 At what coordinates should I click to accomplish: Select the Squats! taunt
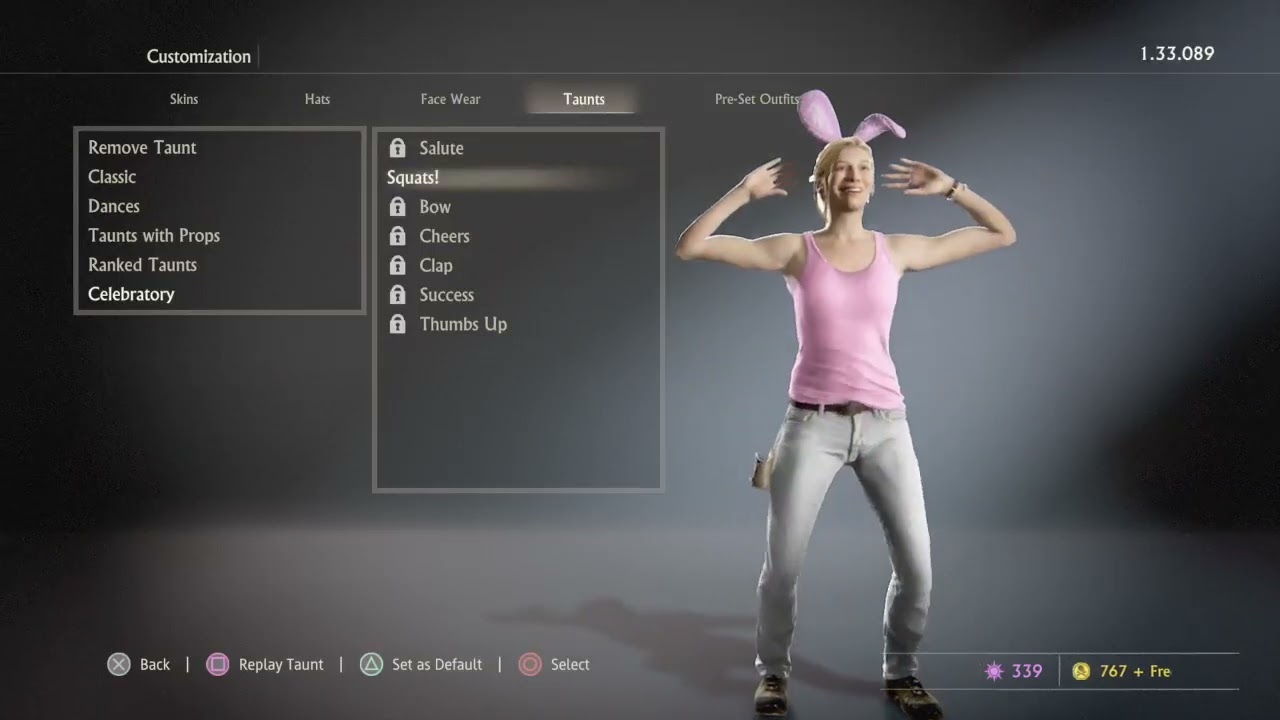(x=413, y=178)
